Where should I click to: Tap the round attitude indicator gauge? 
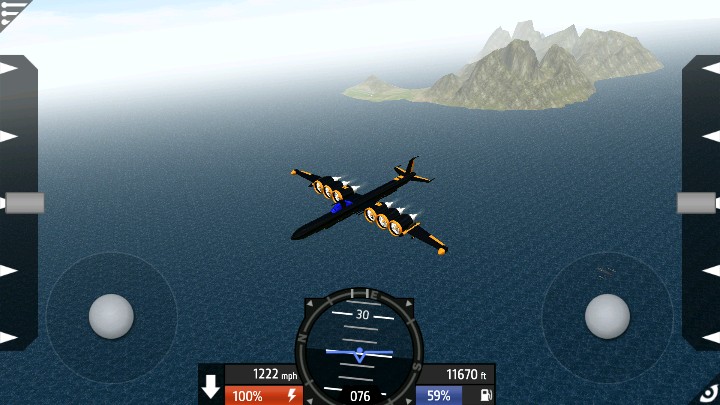(359, 344)
